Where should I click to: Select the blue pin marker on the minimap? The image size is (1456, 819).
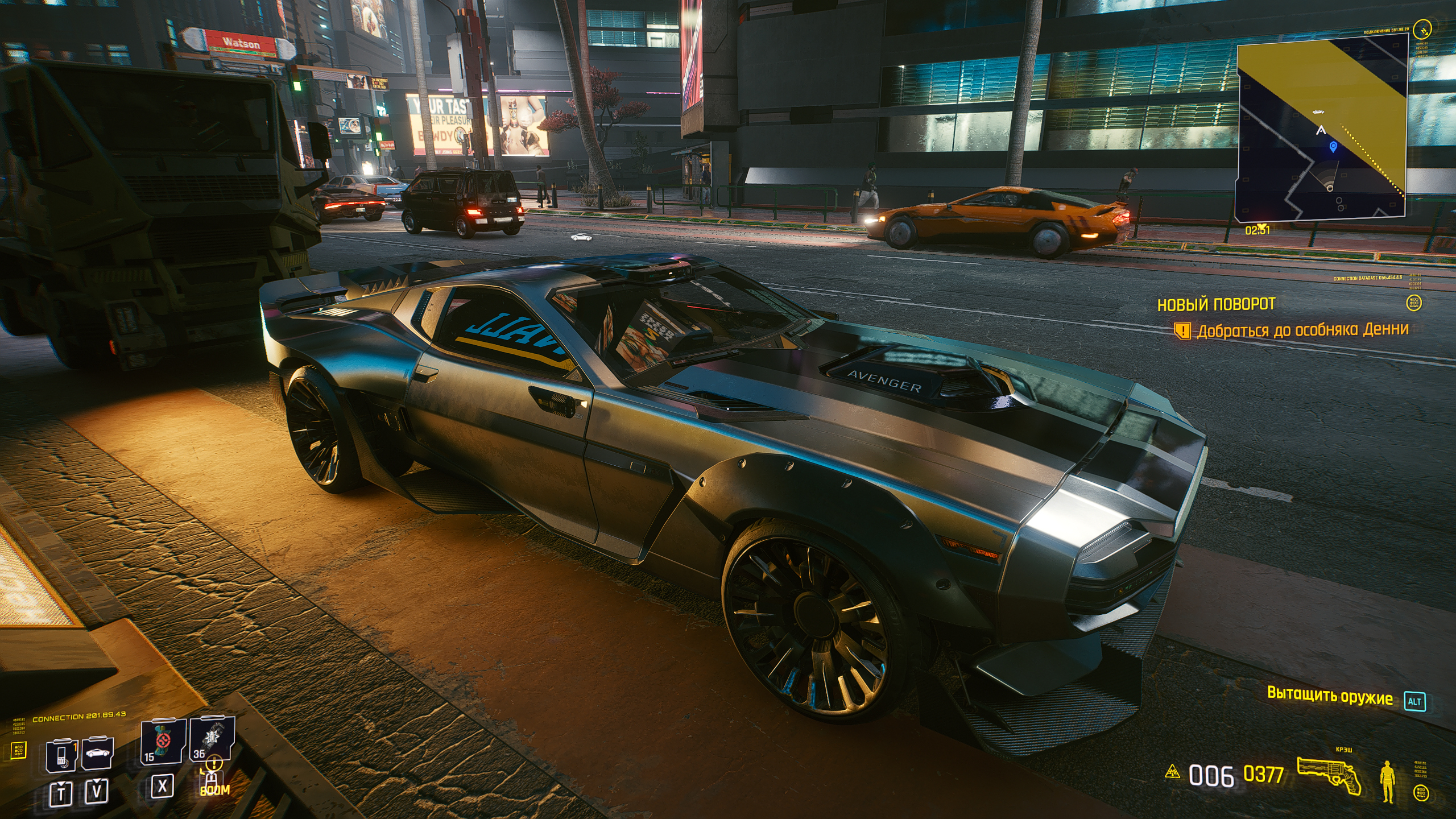click(x=1333, y=148)
